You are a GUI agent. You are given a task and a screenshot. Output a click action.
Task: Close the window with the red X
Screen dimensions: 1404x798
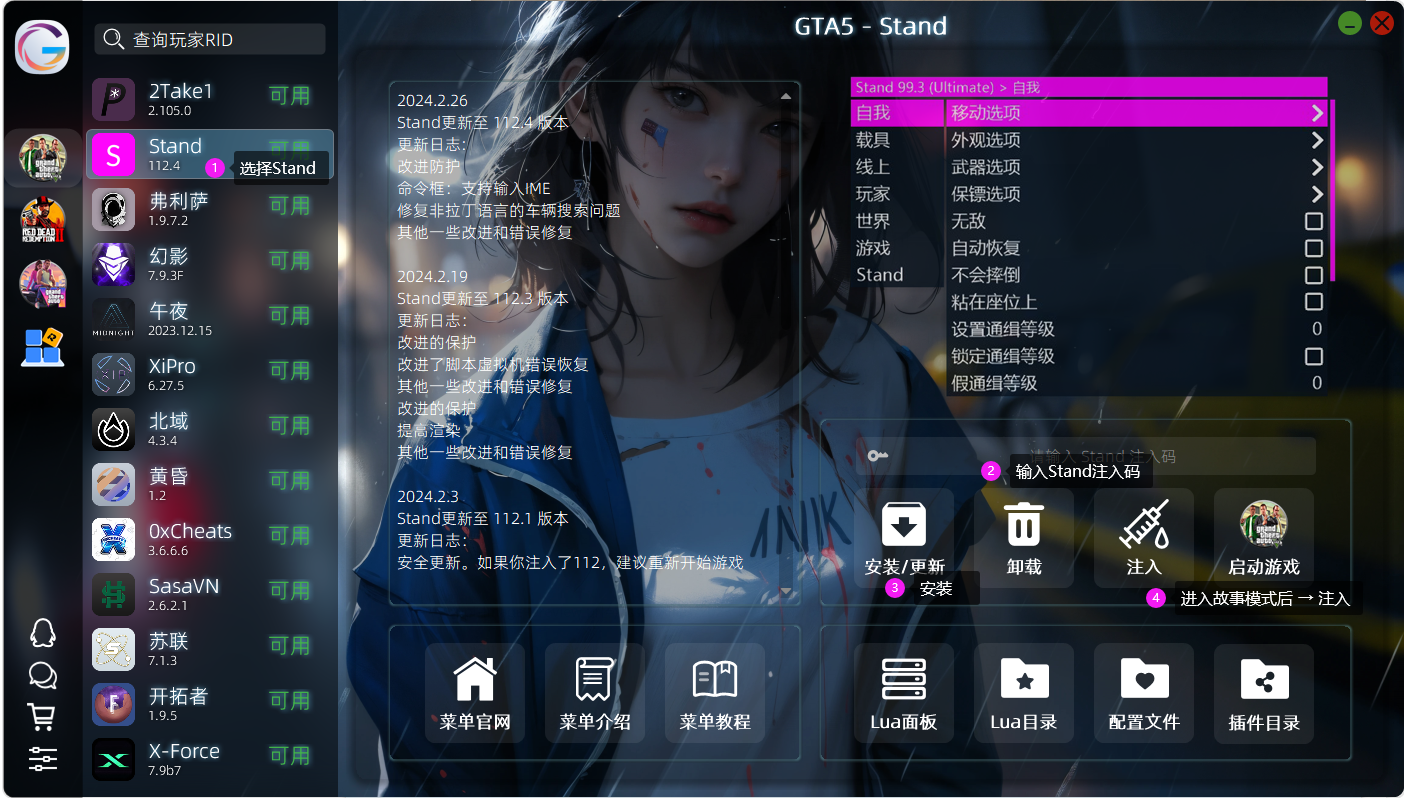(x=1382, y=23)
